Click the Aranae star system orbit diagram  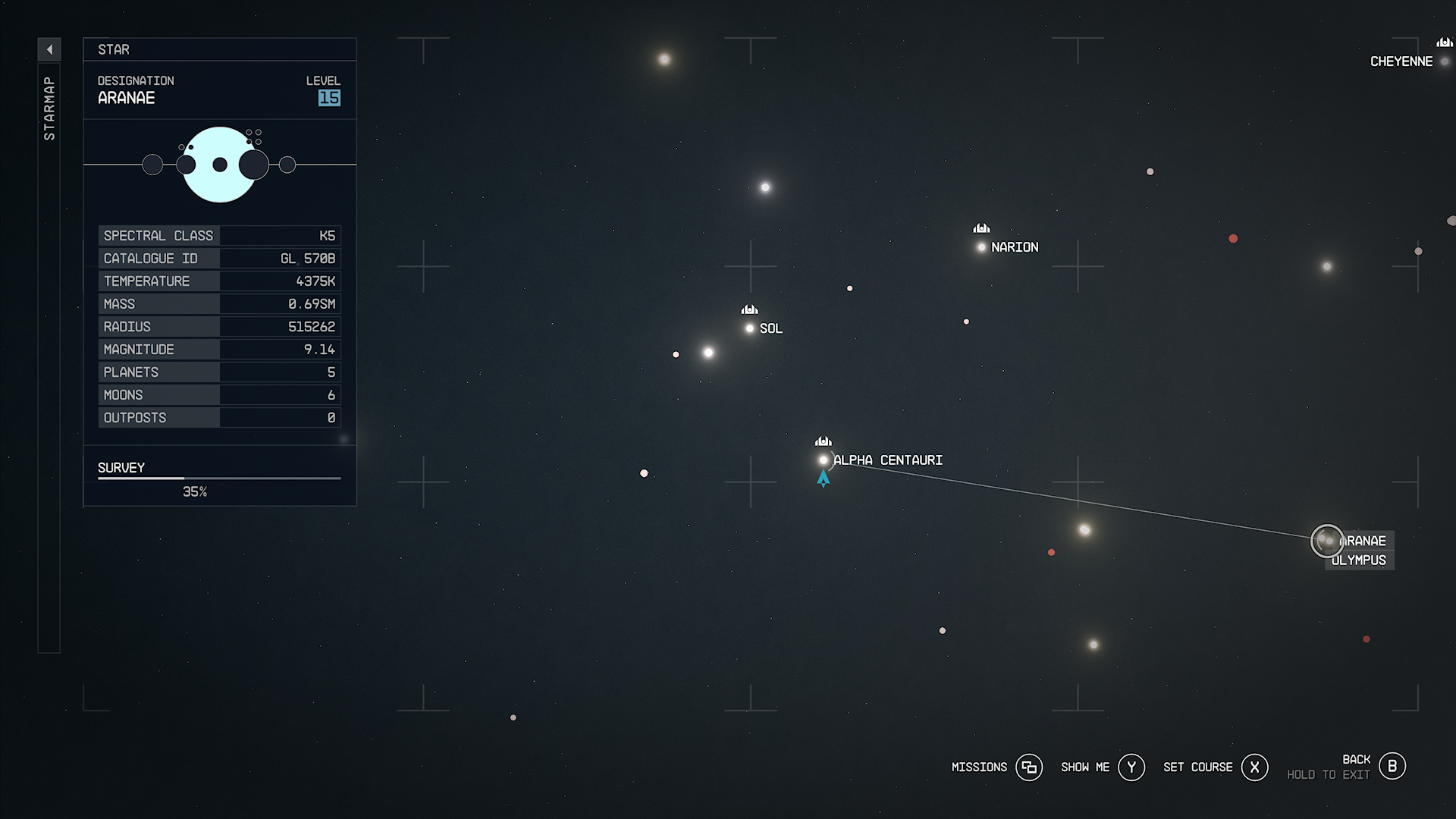click(x=220, y=164)
